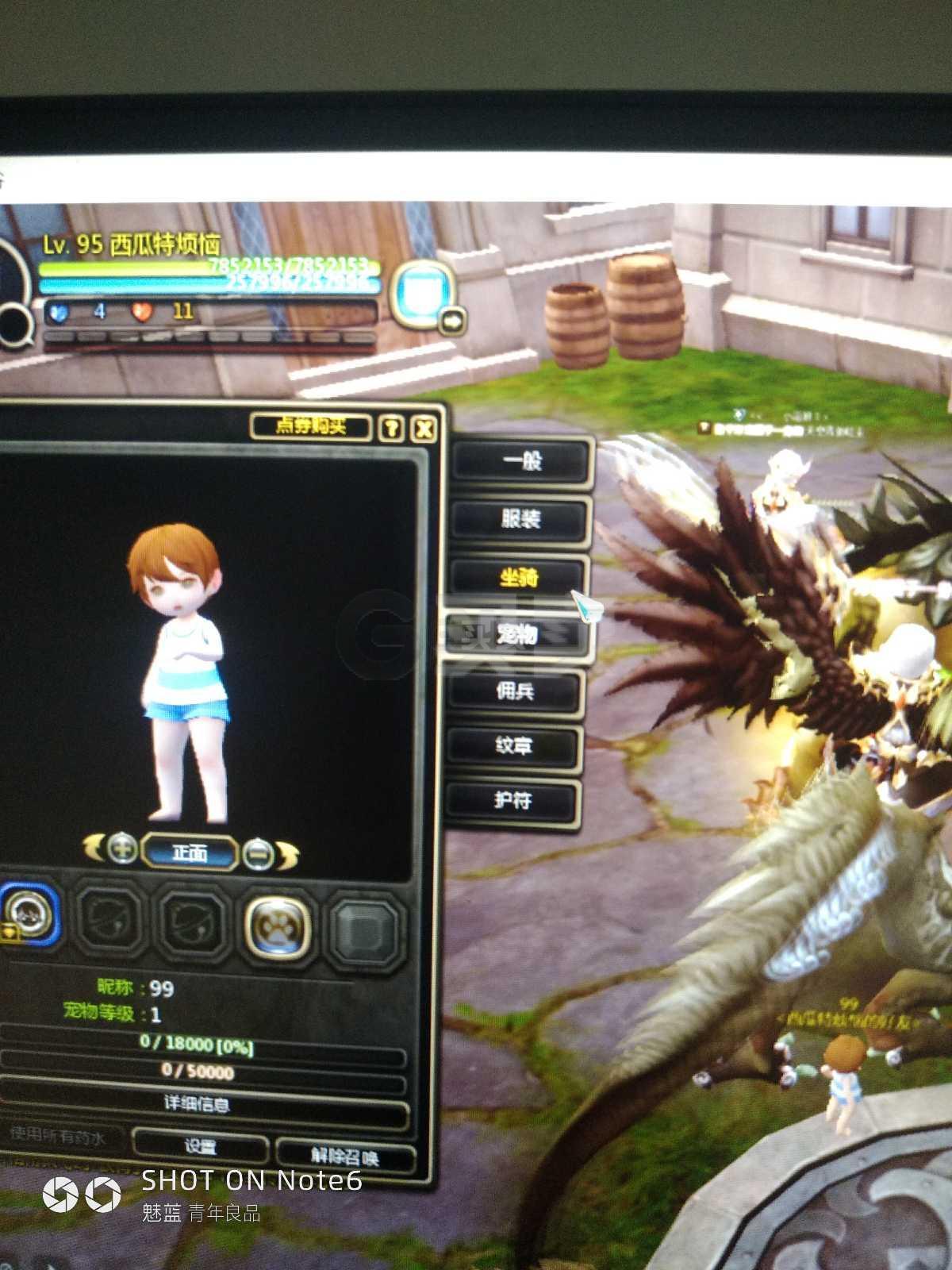Close the pet window with X
Viewport: 952px width, 1270px height.
point(424,429)
